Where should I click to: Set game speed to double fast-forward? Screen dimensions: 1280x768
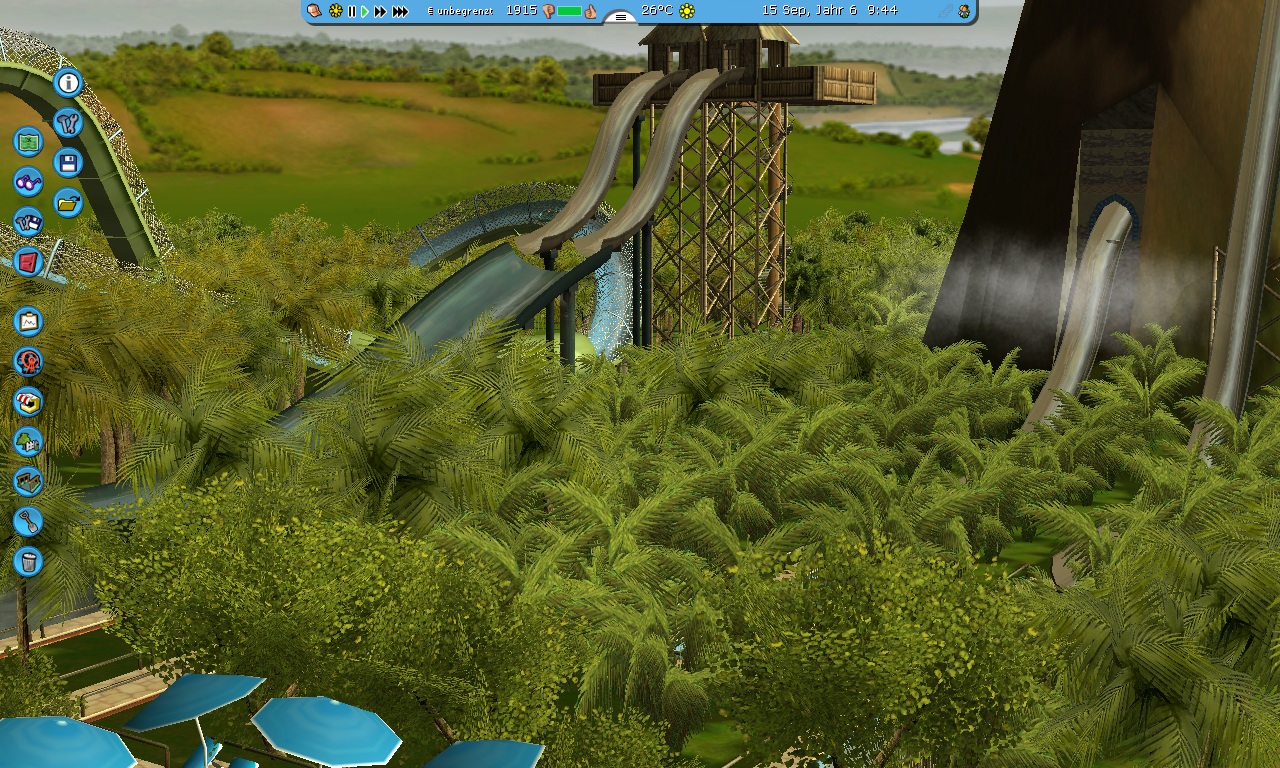tap(380, 11)
